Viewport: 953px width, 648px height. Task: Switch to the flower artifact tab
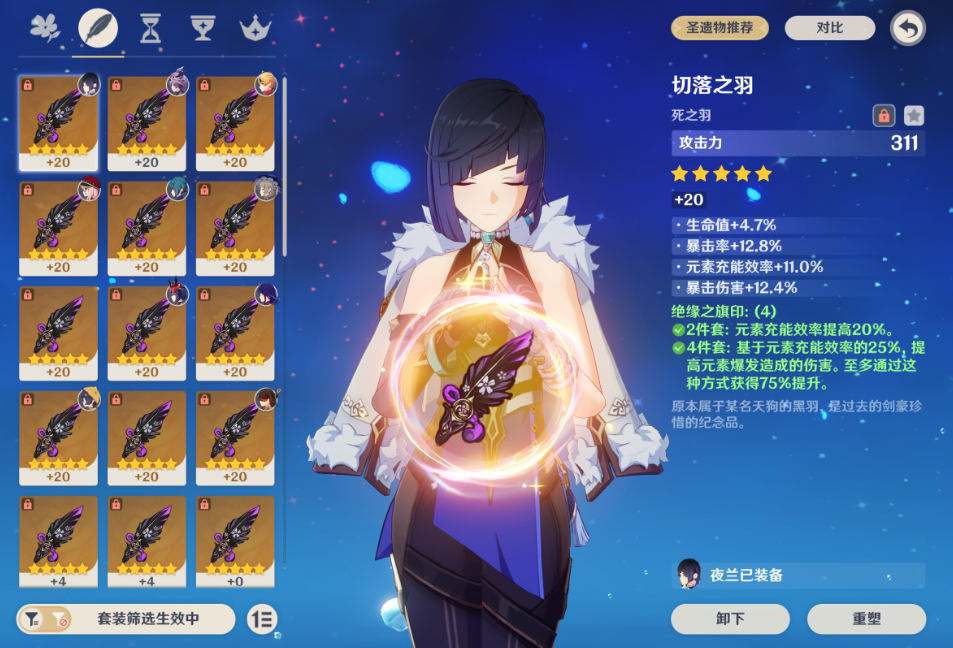pyautogui.click(x=45, y=27)
